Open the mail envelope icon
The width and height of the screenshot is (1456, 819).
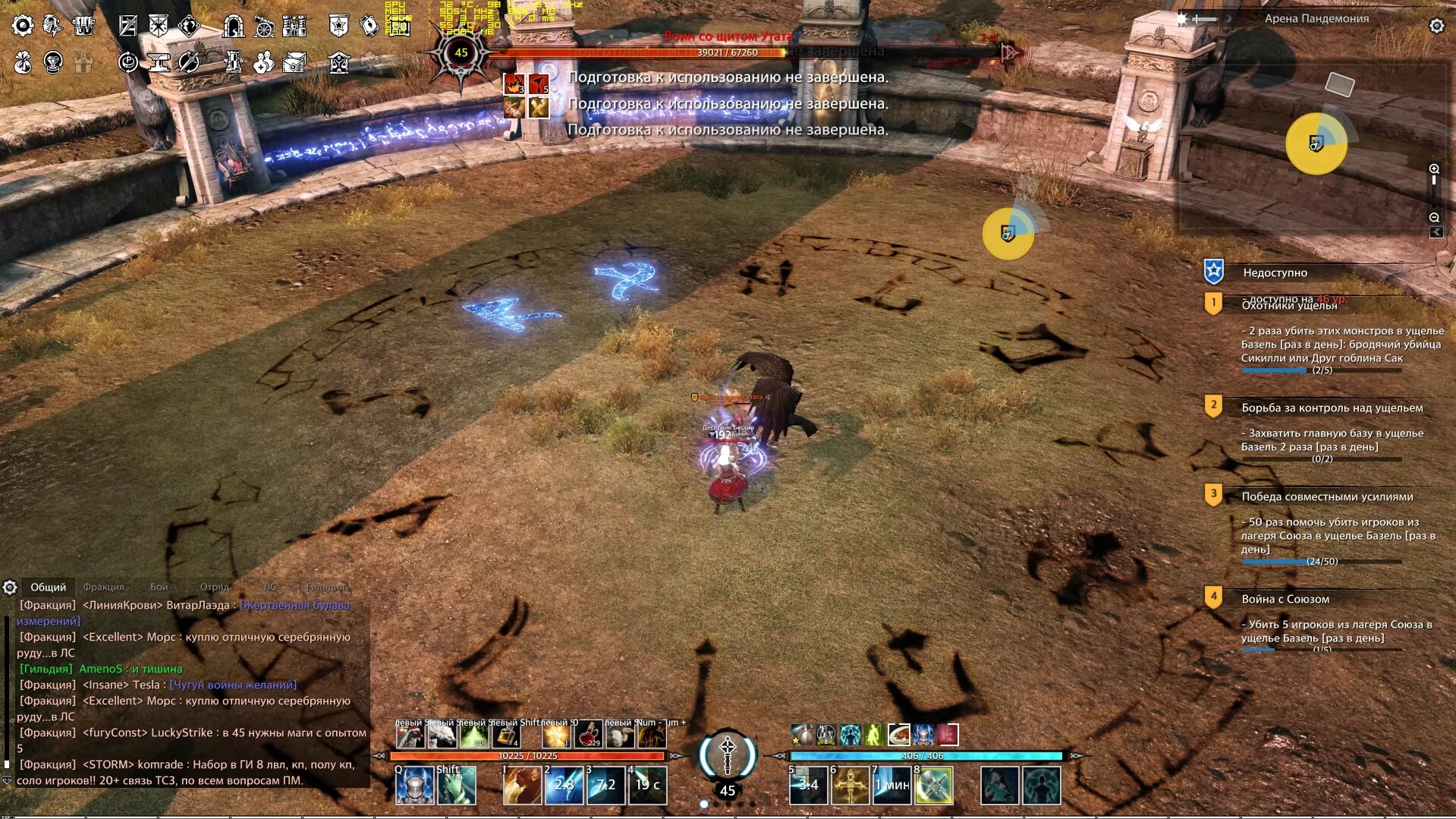coord(296,62)
